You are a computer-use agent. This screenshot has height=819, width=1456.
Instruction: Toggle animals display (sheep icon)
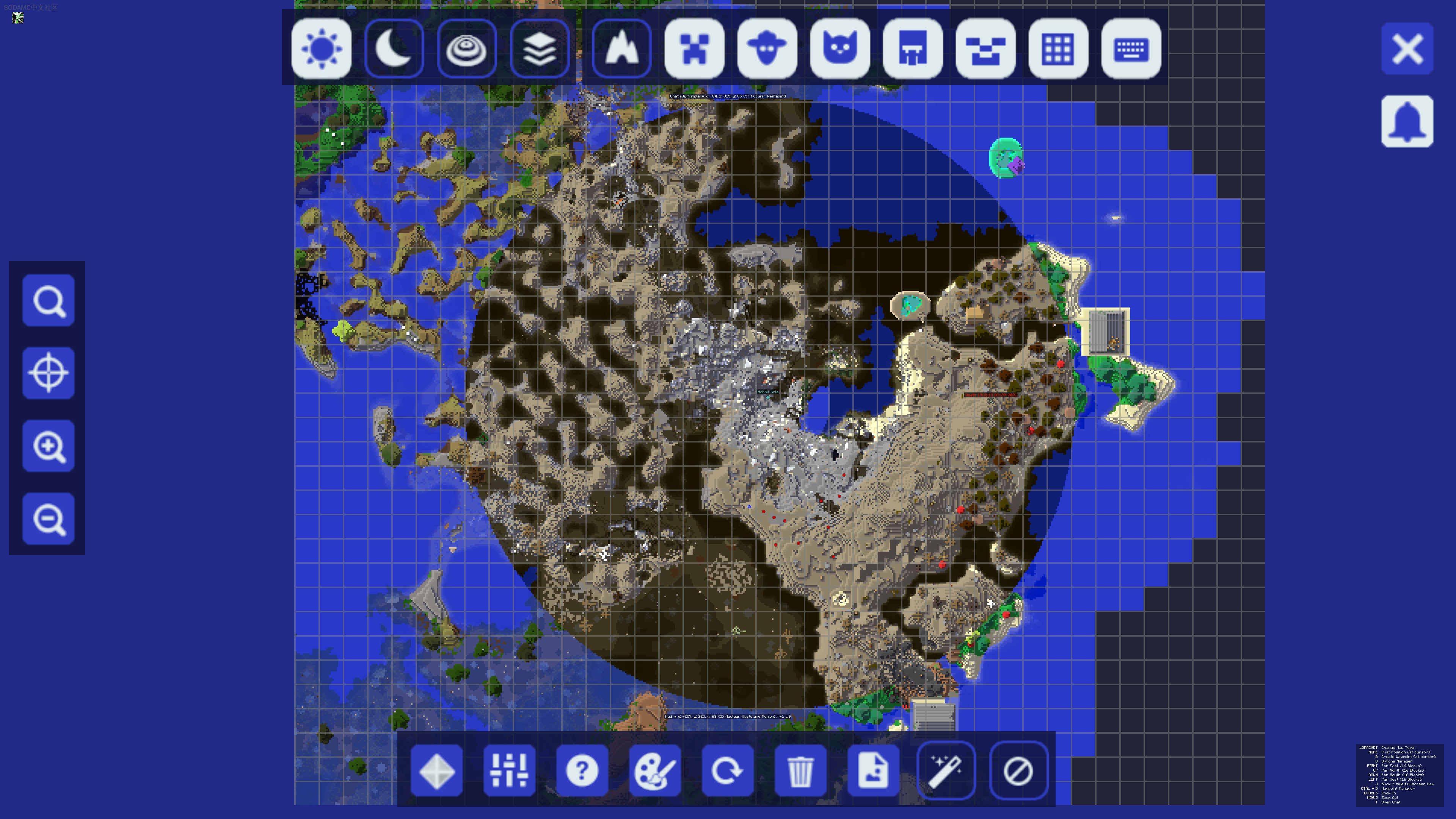pos(767,48)
